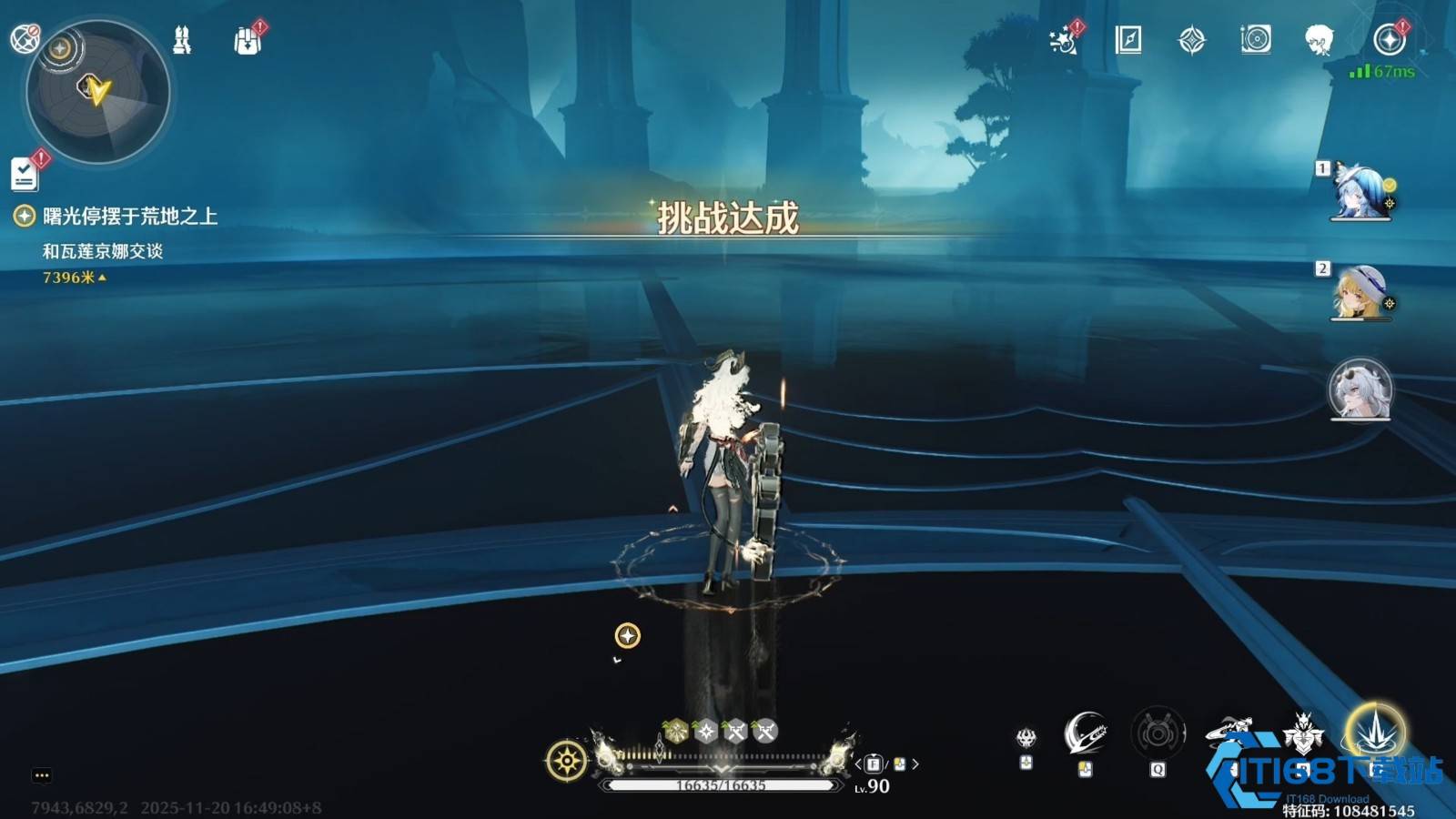Open the disc-shaped icon in top bar
1456x819 pixels.
(x=1255, y=40)
